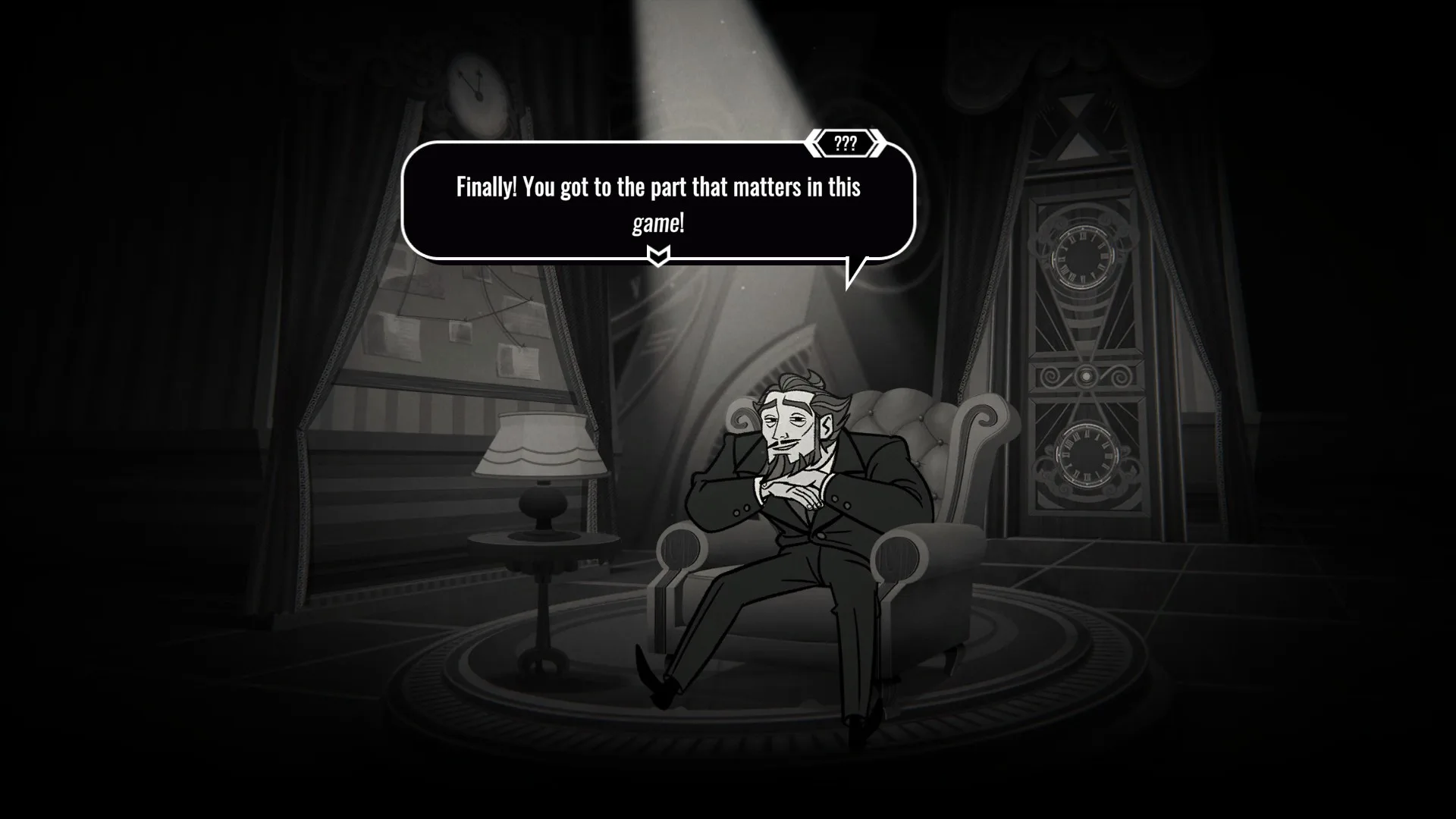Advance dialogue with the down-arrow continue indicator
The width and height of the screenshot is (1456, 819).
coord(658,256)
